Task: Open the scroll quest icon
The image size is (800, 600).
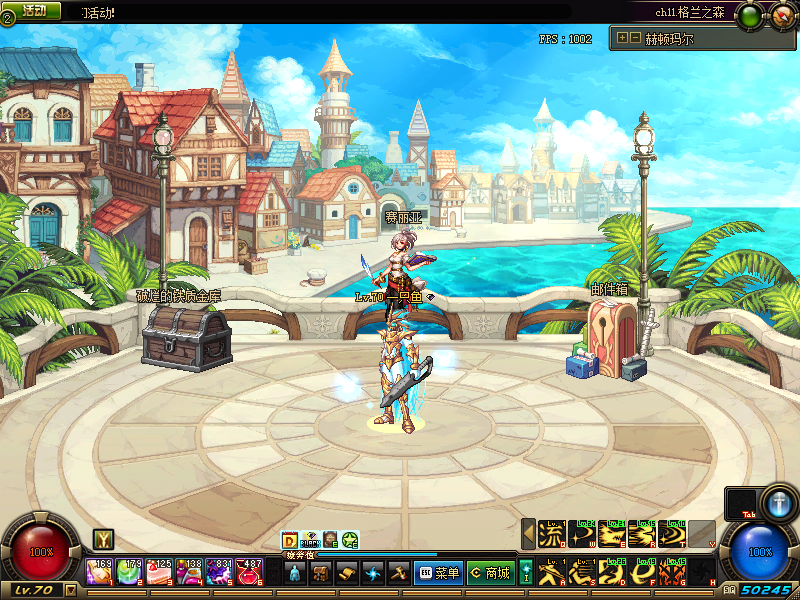Action: point(346,573)
